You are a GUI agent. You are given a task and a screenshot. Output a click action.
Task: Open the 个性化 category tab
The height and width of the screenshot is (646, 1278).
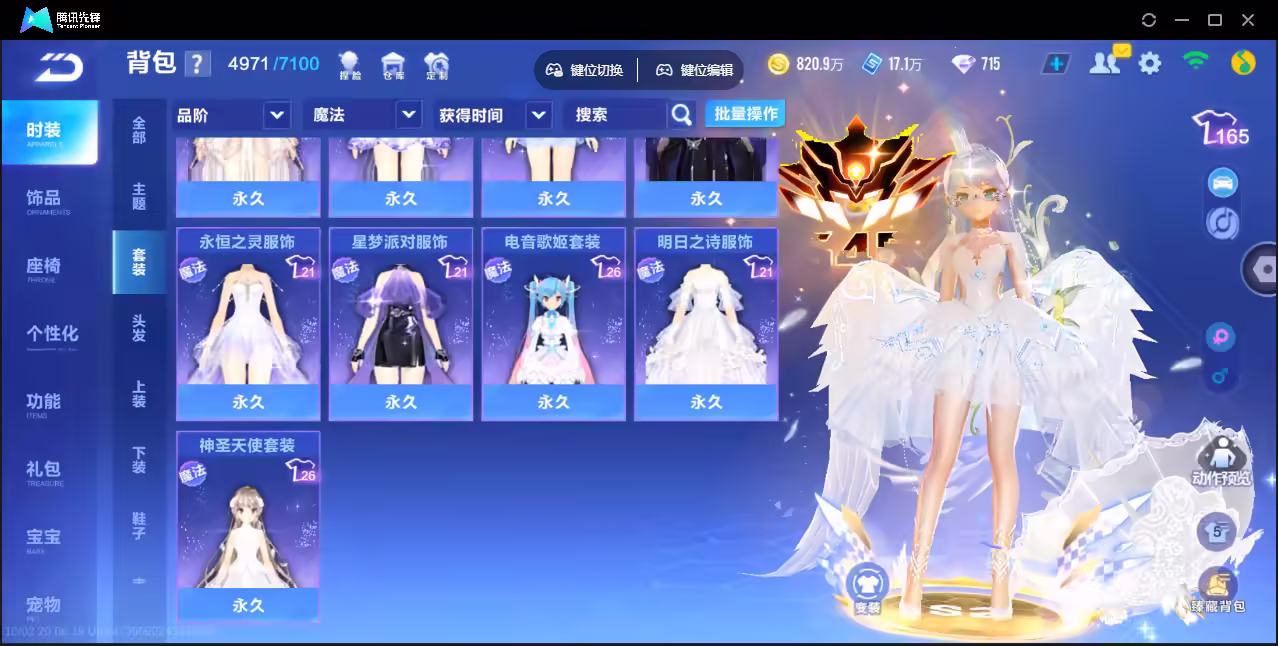52,334
